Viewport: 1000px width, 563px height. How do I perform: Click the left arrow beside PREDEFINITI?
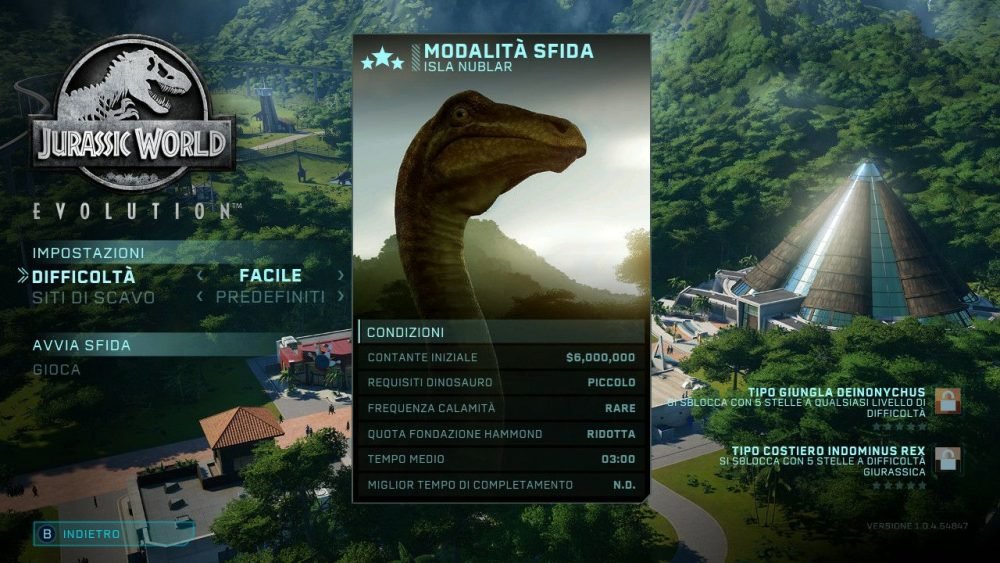coord(200,297)
